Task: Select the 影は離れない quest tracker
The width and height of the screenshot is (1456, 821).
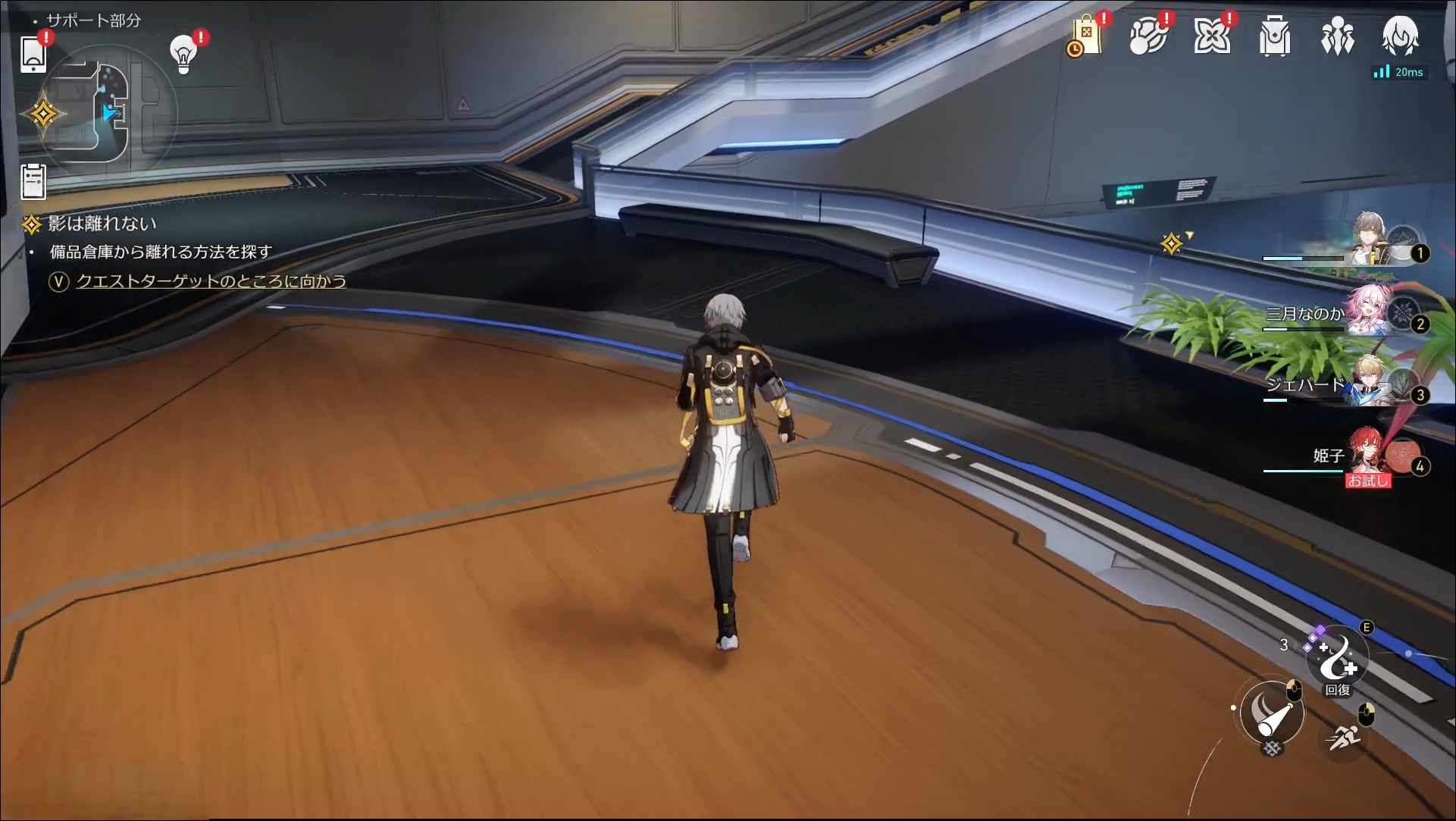Action: [102, 224]
